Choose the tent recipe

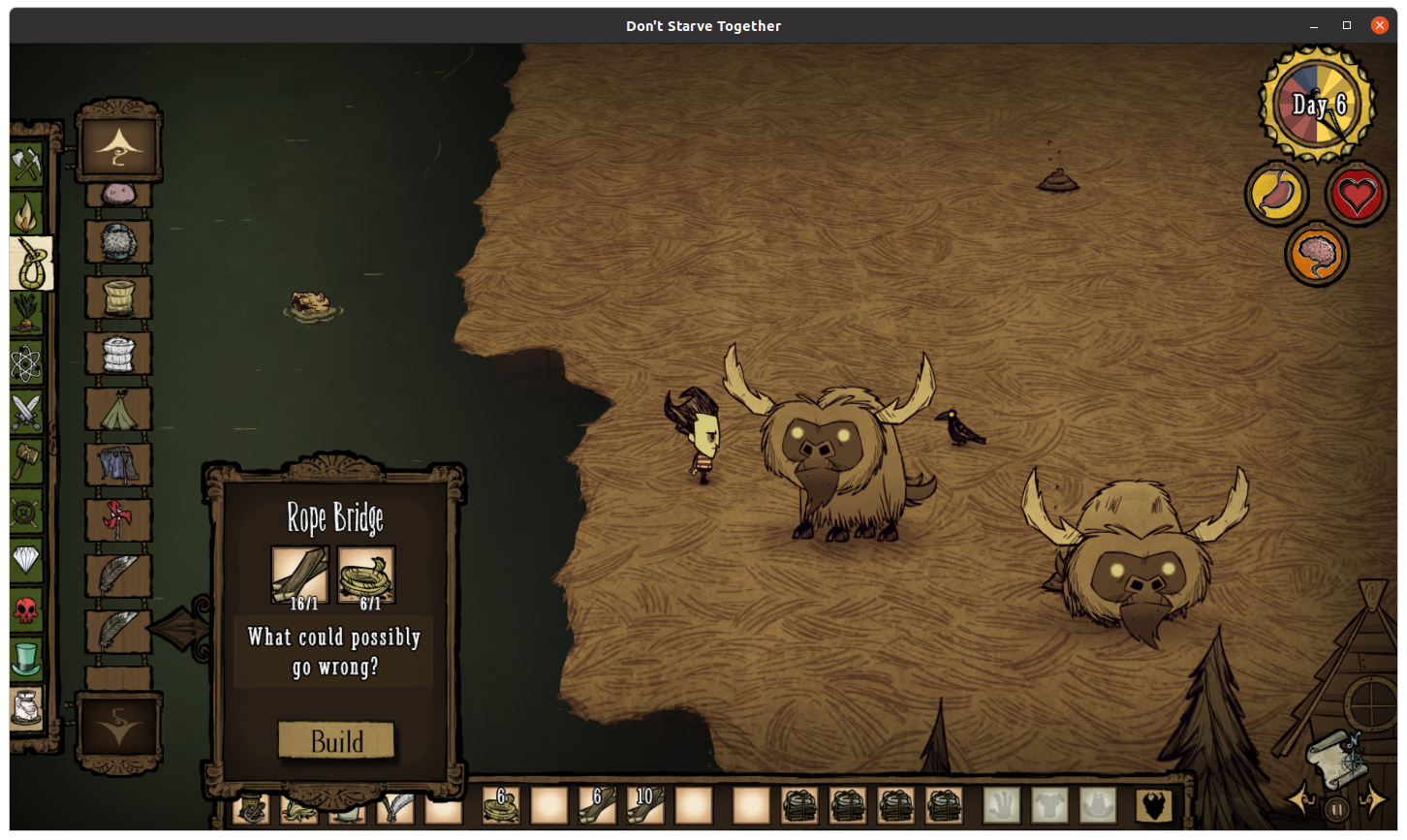click(118, 410)
